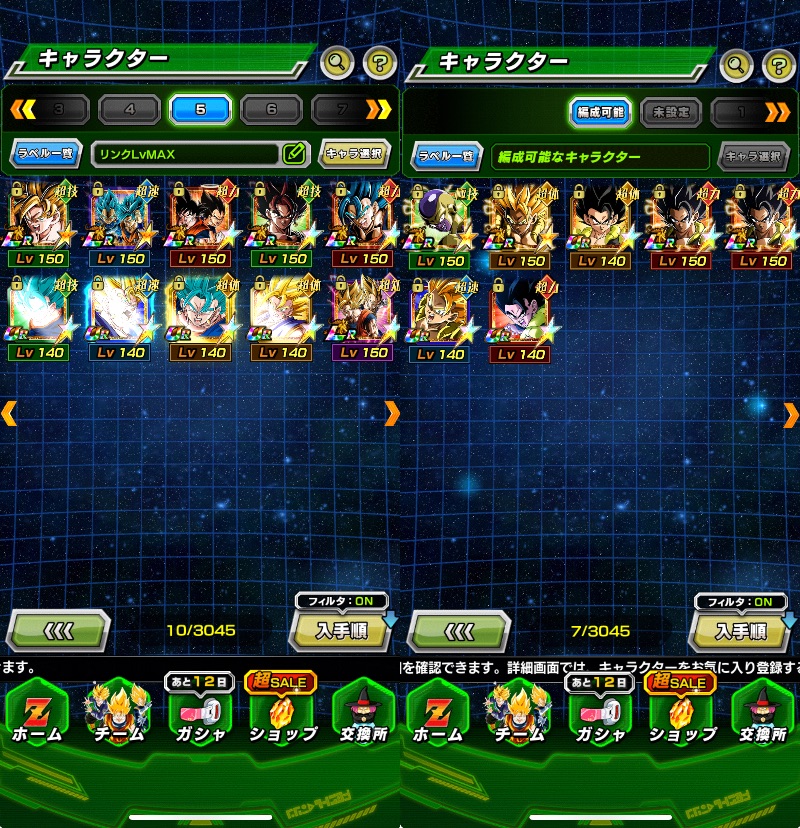Pick the card with purple Lv 150 label
Image resolution: width=800 pixels, height=828 pixels.
point(362,318)
